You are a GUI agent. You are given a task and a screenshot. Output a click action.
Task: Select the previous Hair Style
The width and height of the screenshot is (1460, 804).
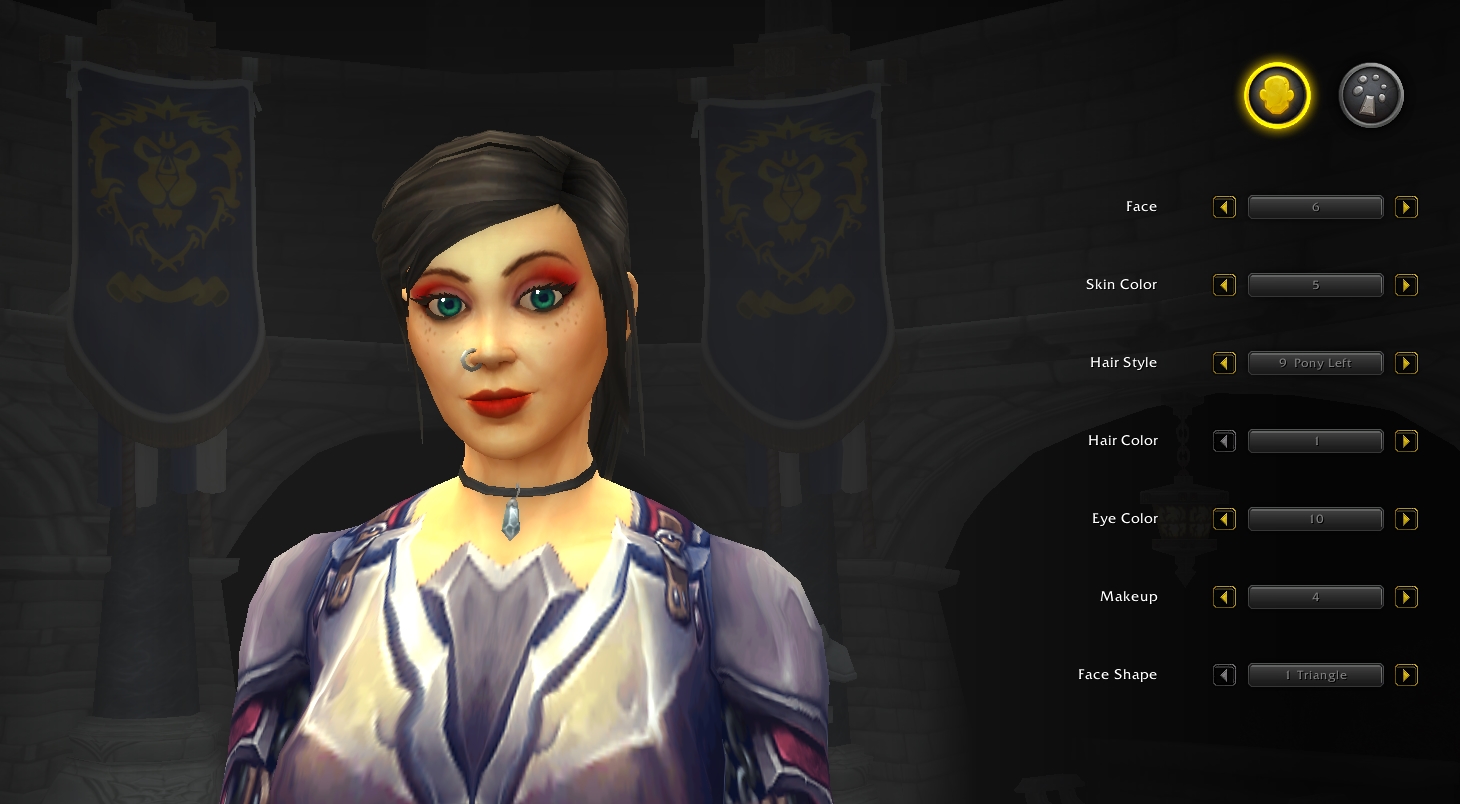(1224, 363)
